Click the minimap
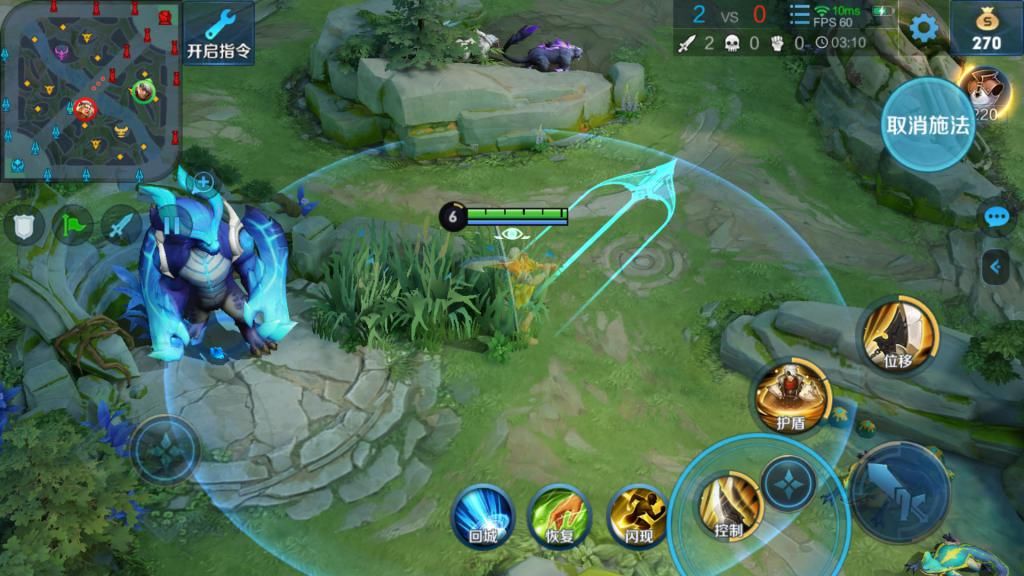The width and height of the screenshot is (1024, 576). [x=92, y=90]
